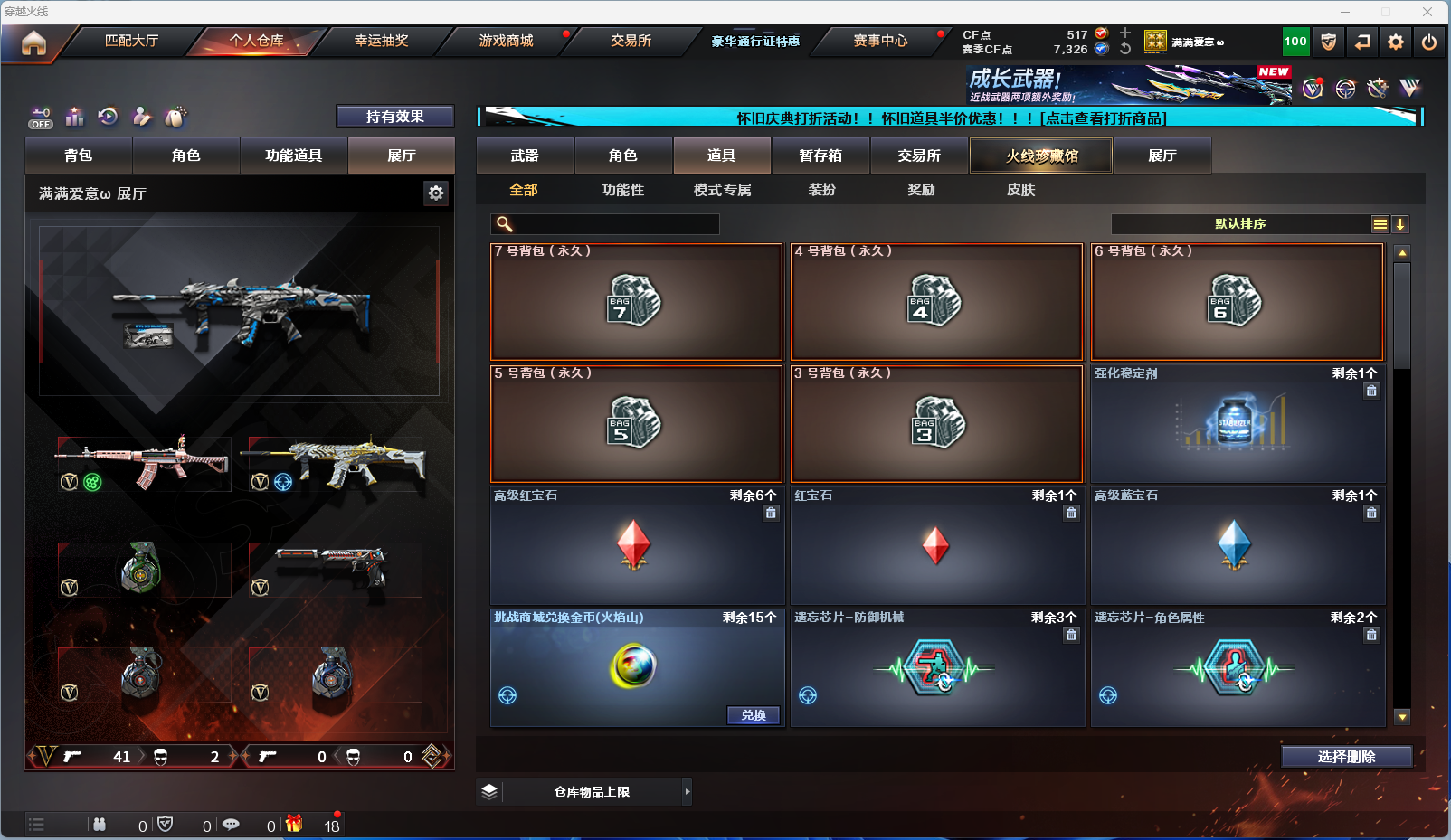Select the 高级红宝石 item
The width and height of the screenshot is (1451, 840).
[x=636, y=546]
